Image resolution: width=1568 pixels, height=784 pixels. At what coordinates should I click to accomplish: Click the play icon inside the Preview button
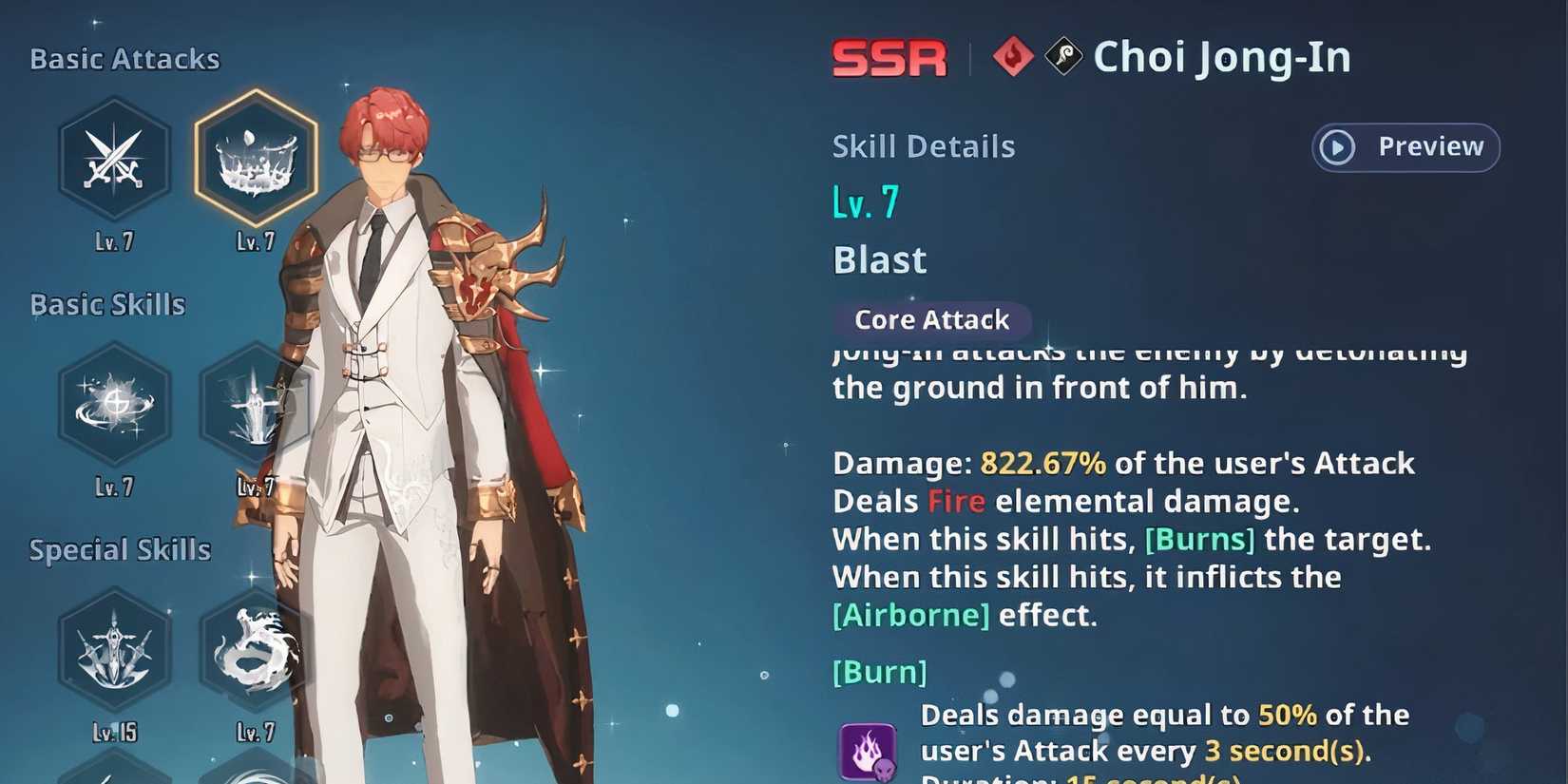click(x=1338, y=147)
